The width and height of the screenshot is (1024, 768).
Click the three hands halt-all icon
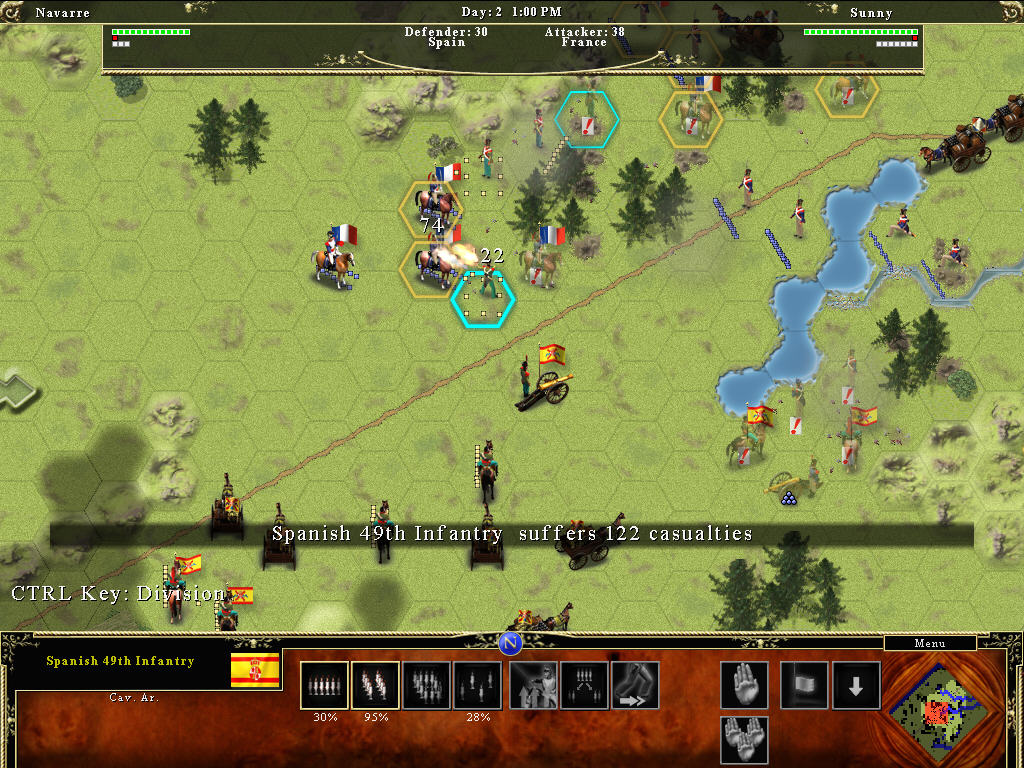click(745, 739)
